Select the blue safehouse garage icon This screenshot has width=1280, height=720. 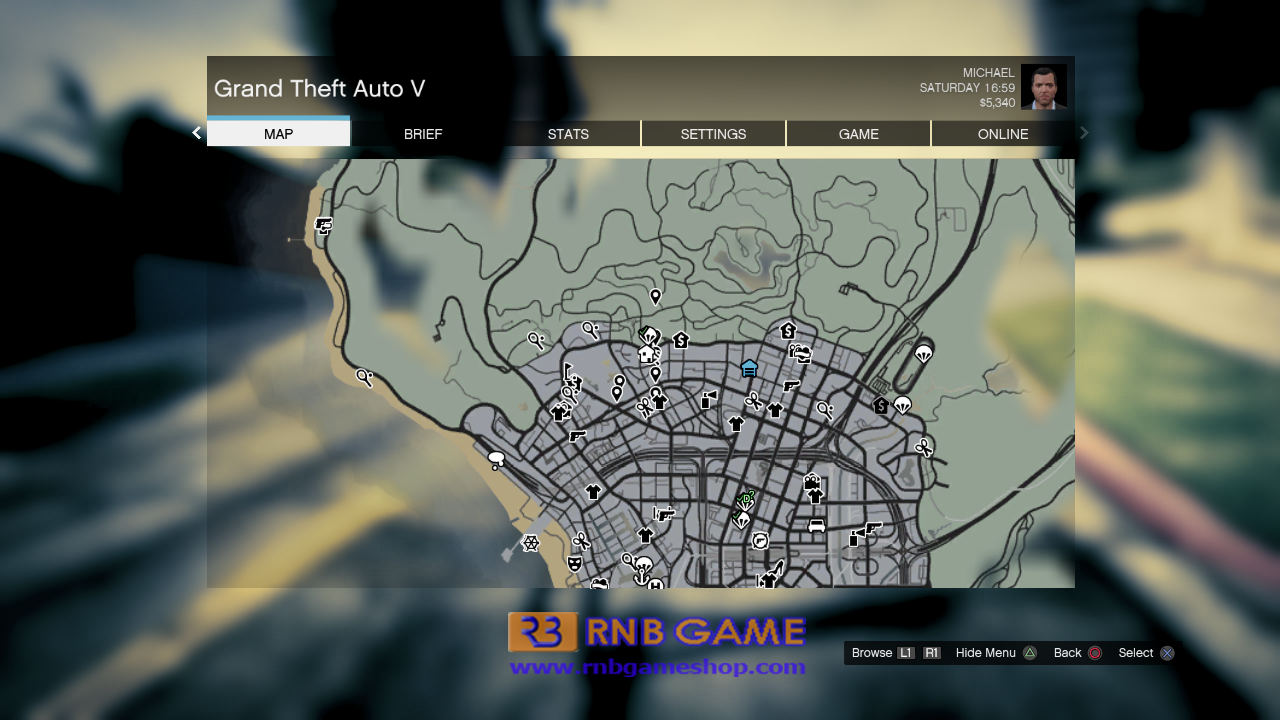tap(749, 369)
